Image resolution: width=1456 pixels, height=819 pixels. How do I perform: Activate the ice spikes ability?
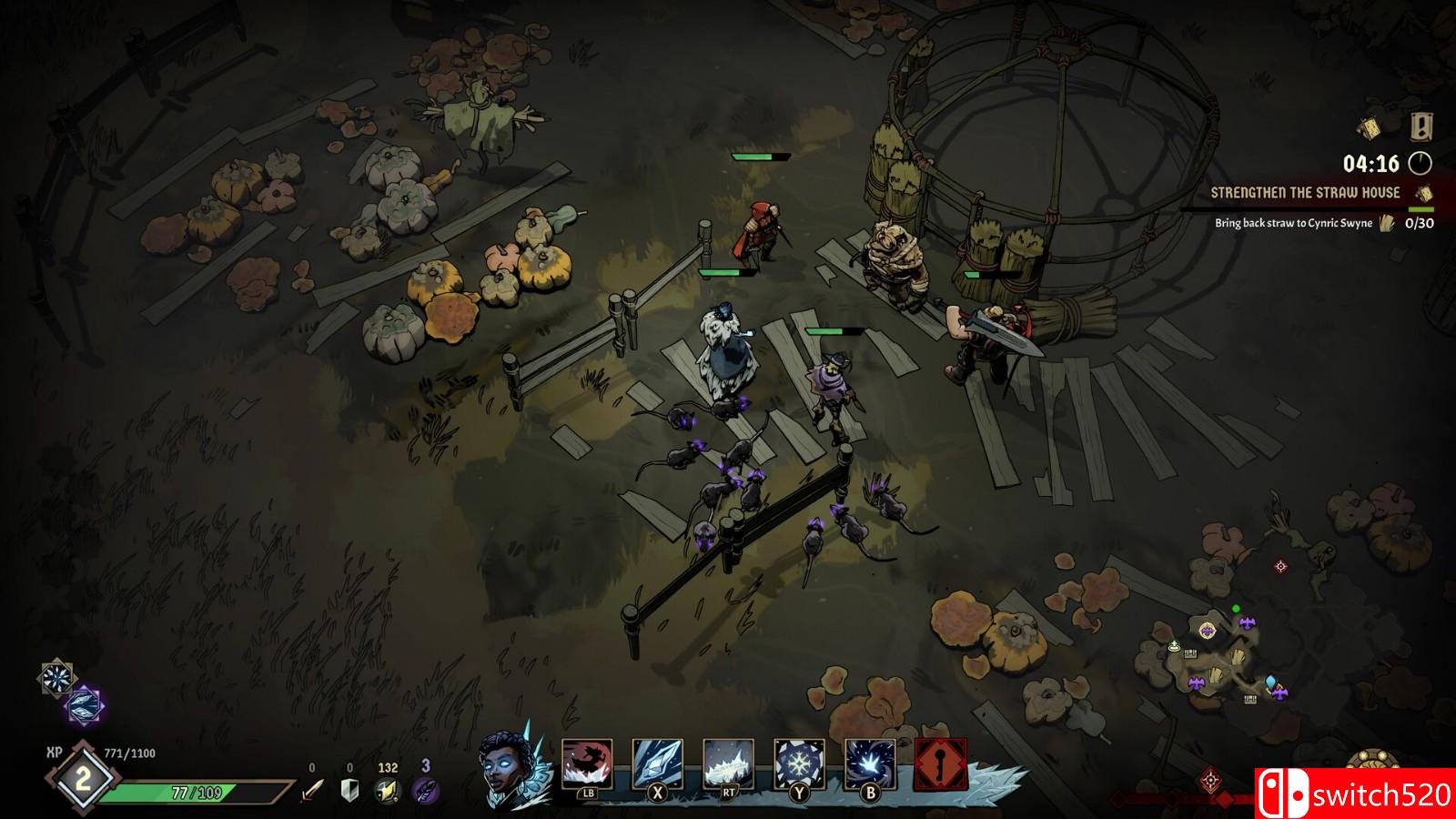728,764
